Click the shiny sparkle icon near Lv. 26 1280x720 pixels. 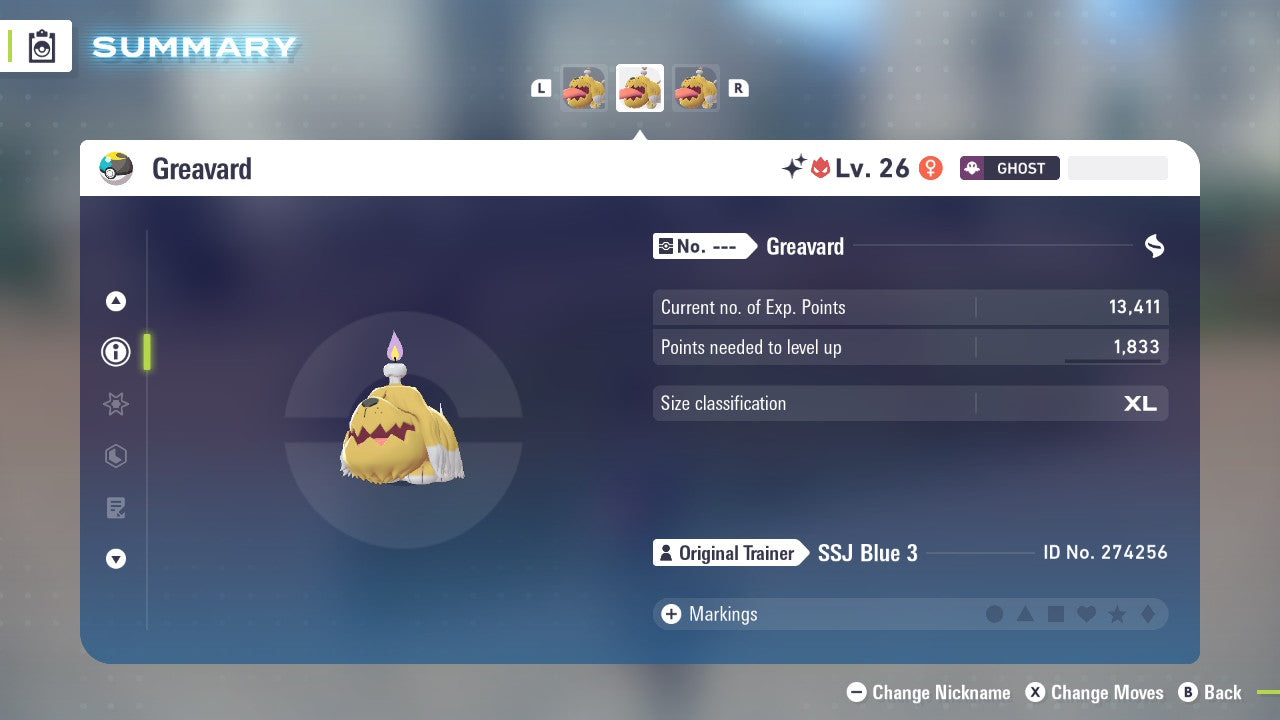(x=791, y=167)
